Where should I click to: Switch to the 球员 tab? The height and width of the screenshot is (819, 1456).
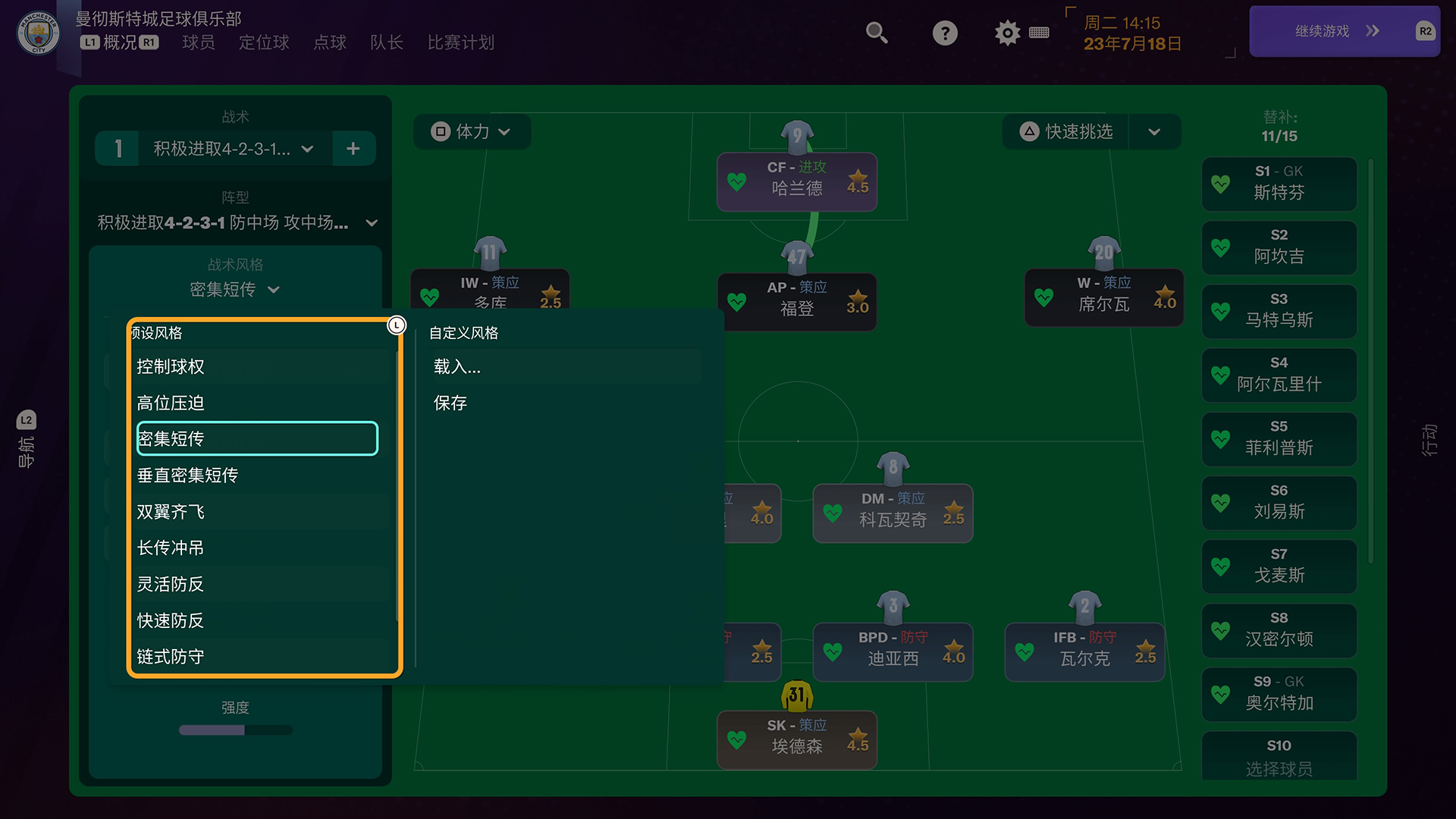point(198,43)
